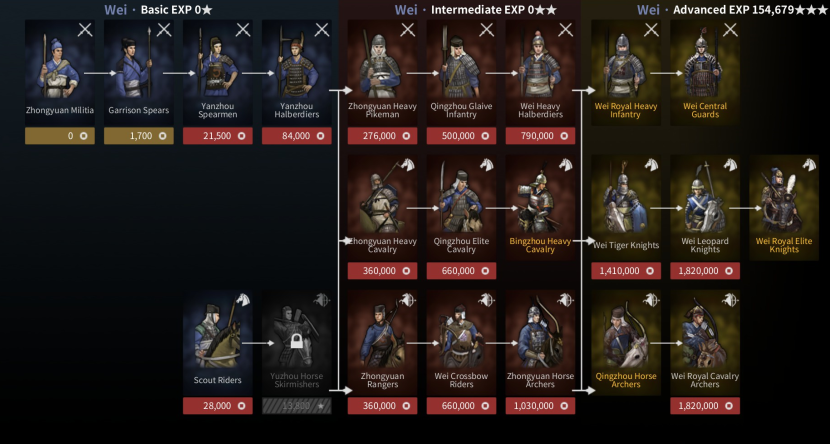
Task: Choose the Qingzhou Elite Cavalry portrait
Action: (x=461, y=205)
